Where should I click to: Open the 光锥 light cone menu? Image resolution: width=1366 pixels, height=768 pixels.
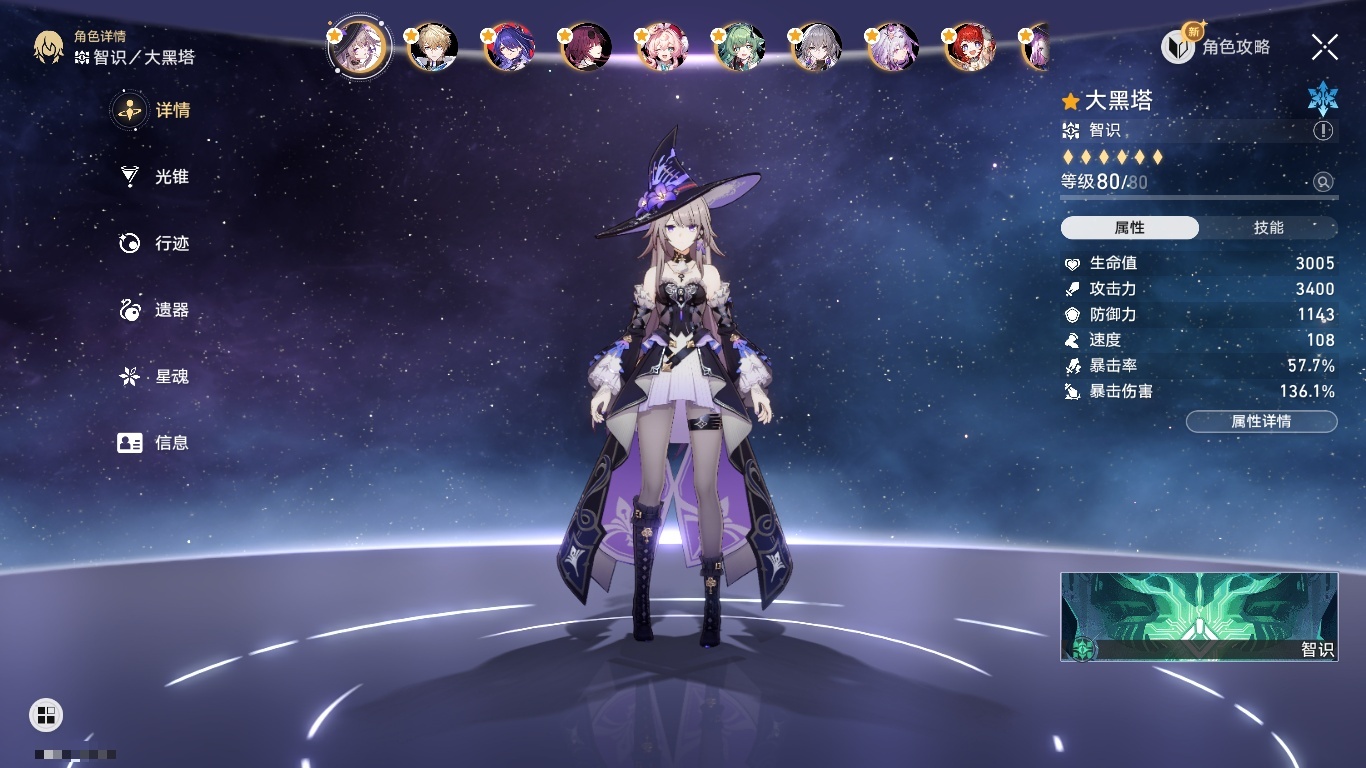[155, 177]
